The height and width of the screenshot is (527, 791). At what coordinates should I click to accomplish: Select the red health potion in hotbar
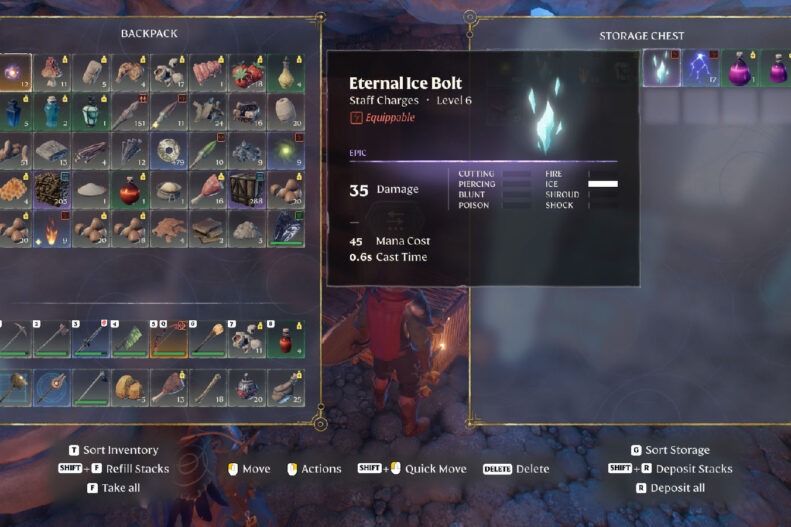tap(285, 340)
